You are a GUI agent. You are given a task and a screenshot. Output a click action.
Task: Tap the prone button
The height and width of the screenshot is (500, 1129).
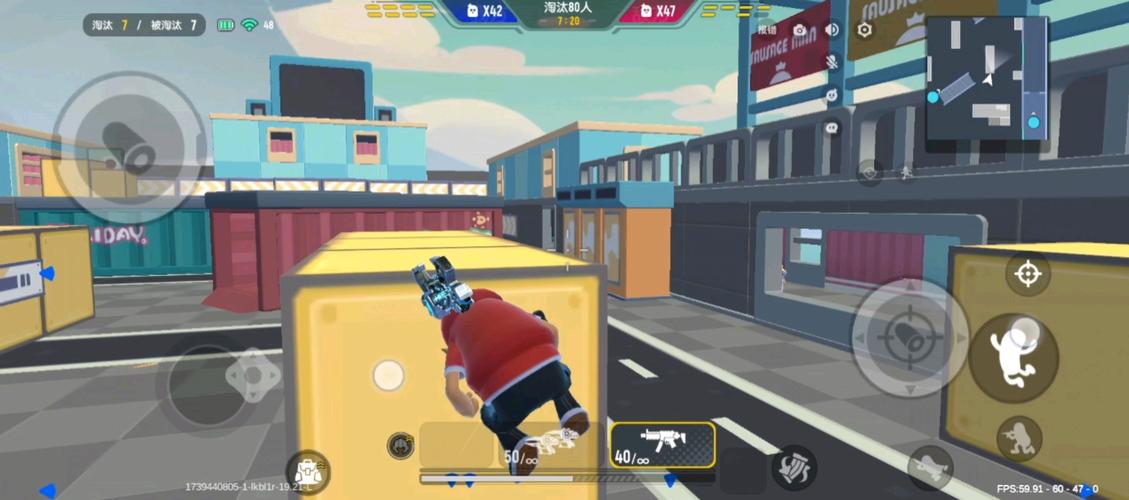(930, 466)
